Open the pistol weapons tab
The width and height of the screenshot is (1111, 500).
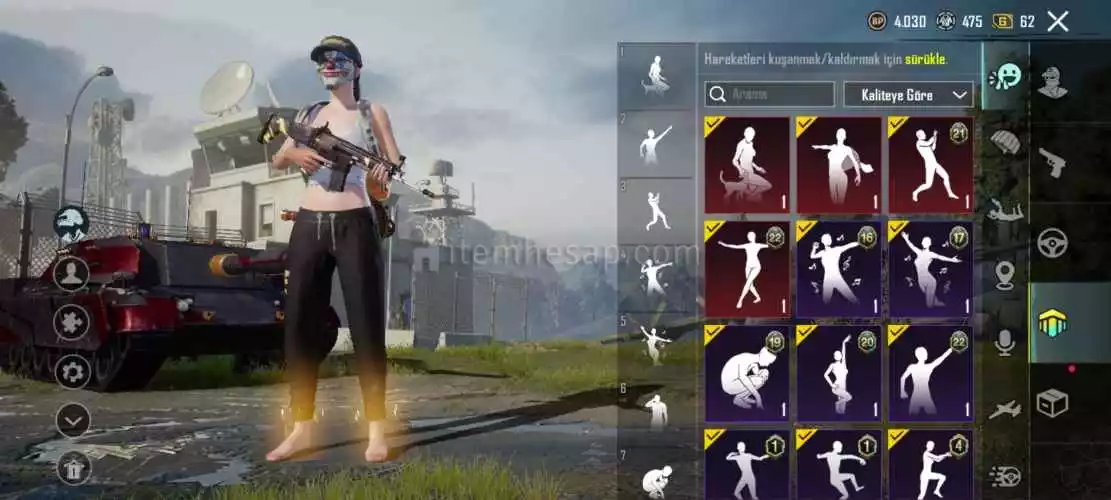point(1052,163)
